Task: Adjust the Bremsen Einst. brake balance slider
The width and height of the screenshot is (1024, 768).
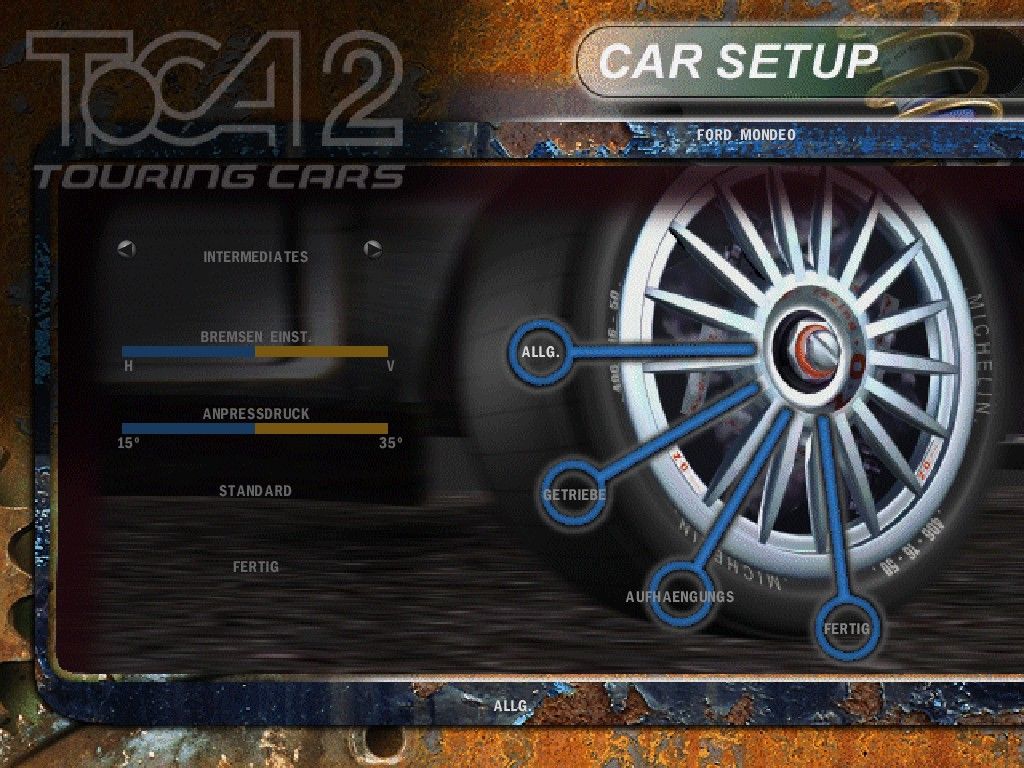Action: click(x=255, y=352)
